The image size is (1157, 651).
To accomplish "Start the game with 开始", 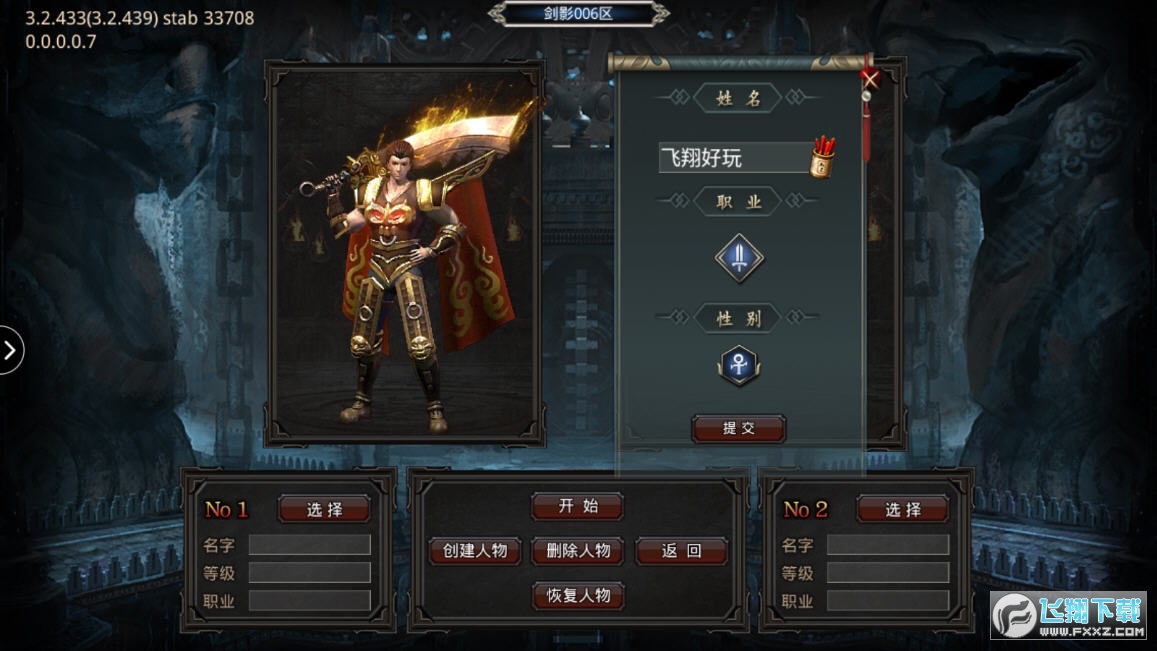I will coord(578,506).
